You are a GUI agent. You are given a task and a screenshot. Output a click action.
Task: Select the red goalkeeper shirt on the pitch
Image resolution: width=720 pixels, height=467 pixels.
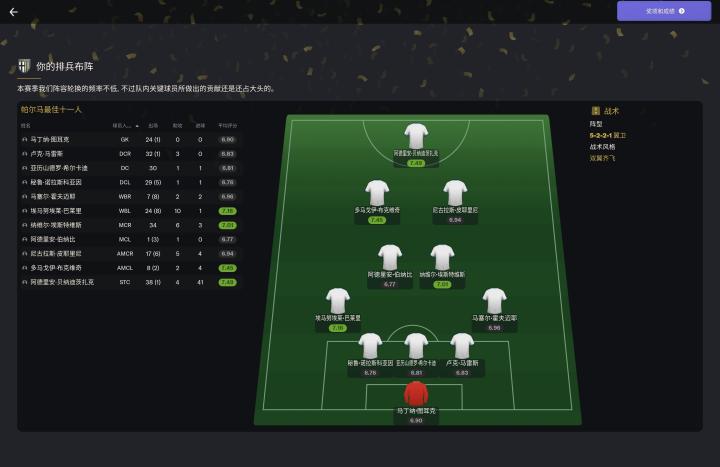(416, 393)
